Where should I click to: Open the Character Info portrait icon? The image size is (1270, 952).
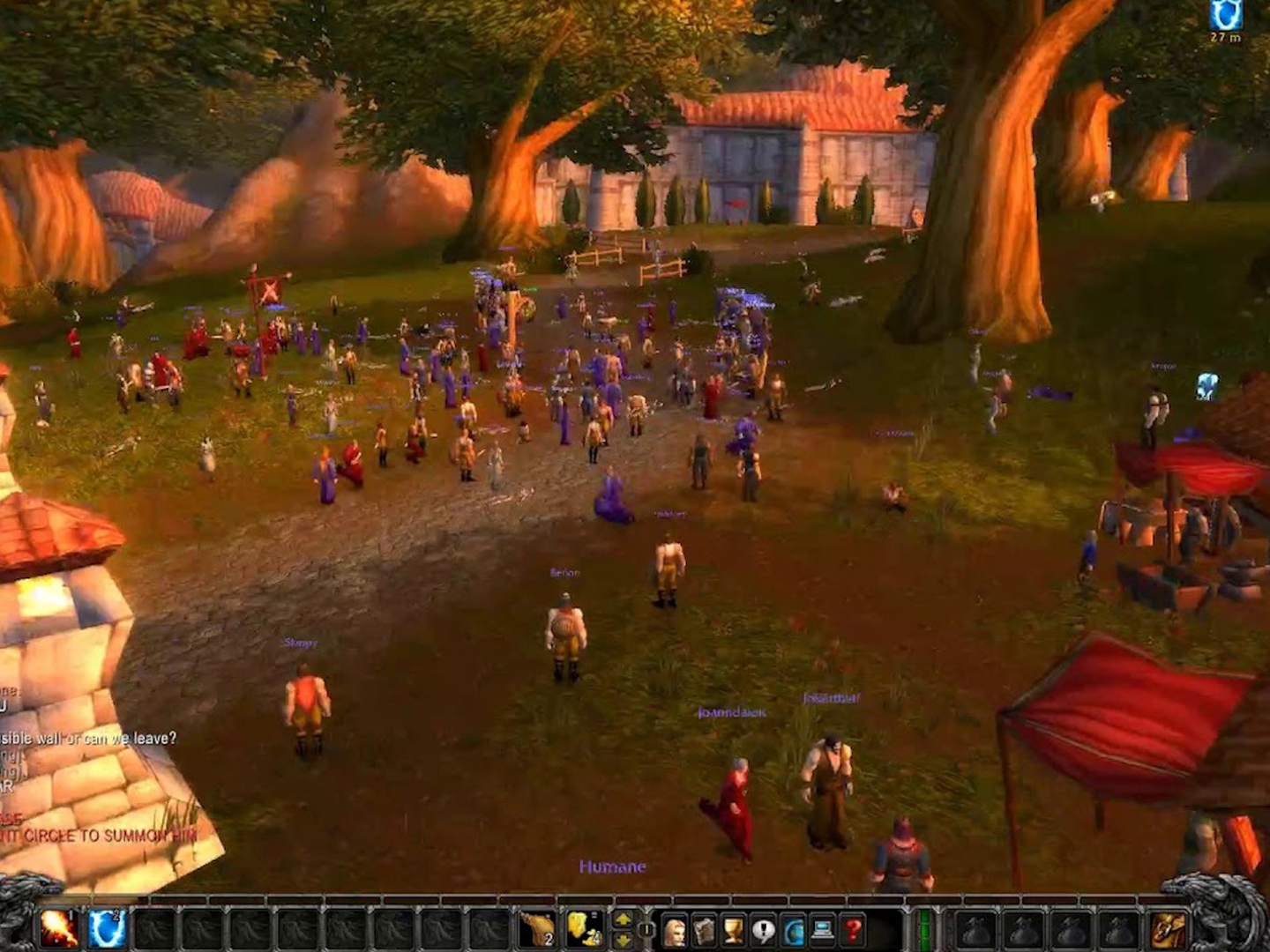point(675,930)
